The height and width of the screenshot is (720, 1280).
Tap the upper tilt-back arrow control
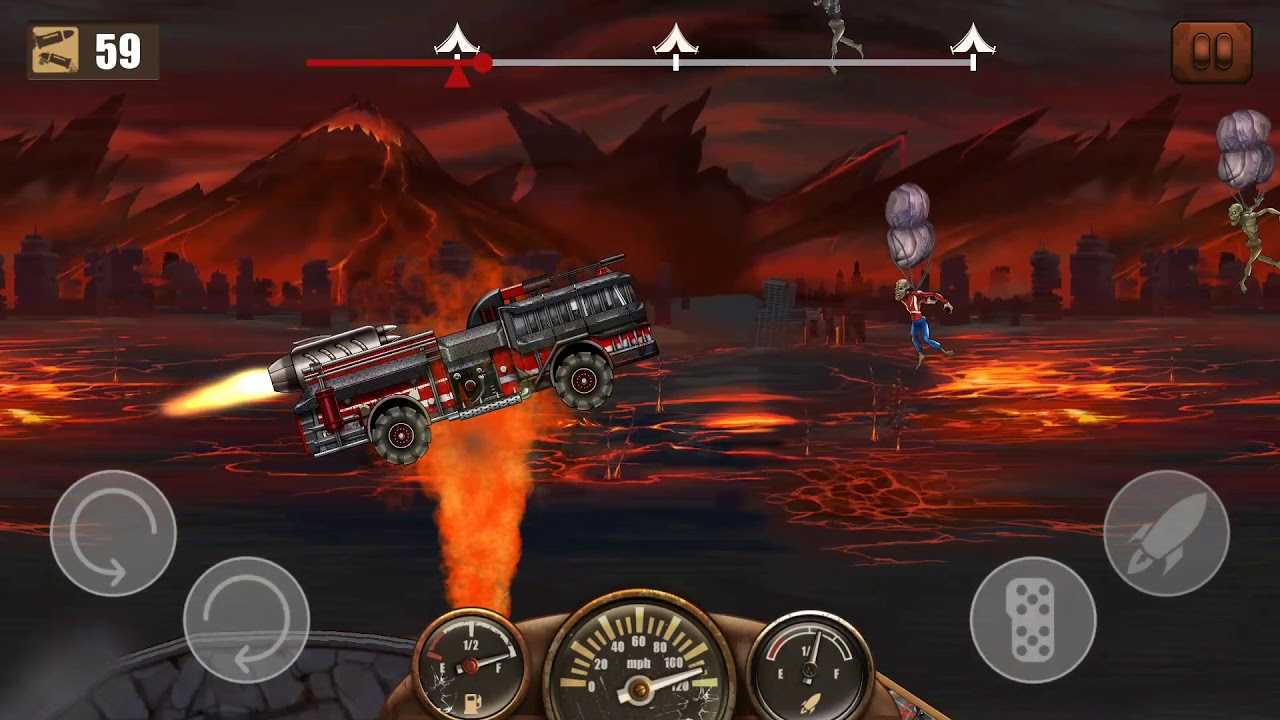[x=112, y=533]
